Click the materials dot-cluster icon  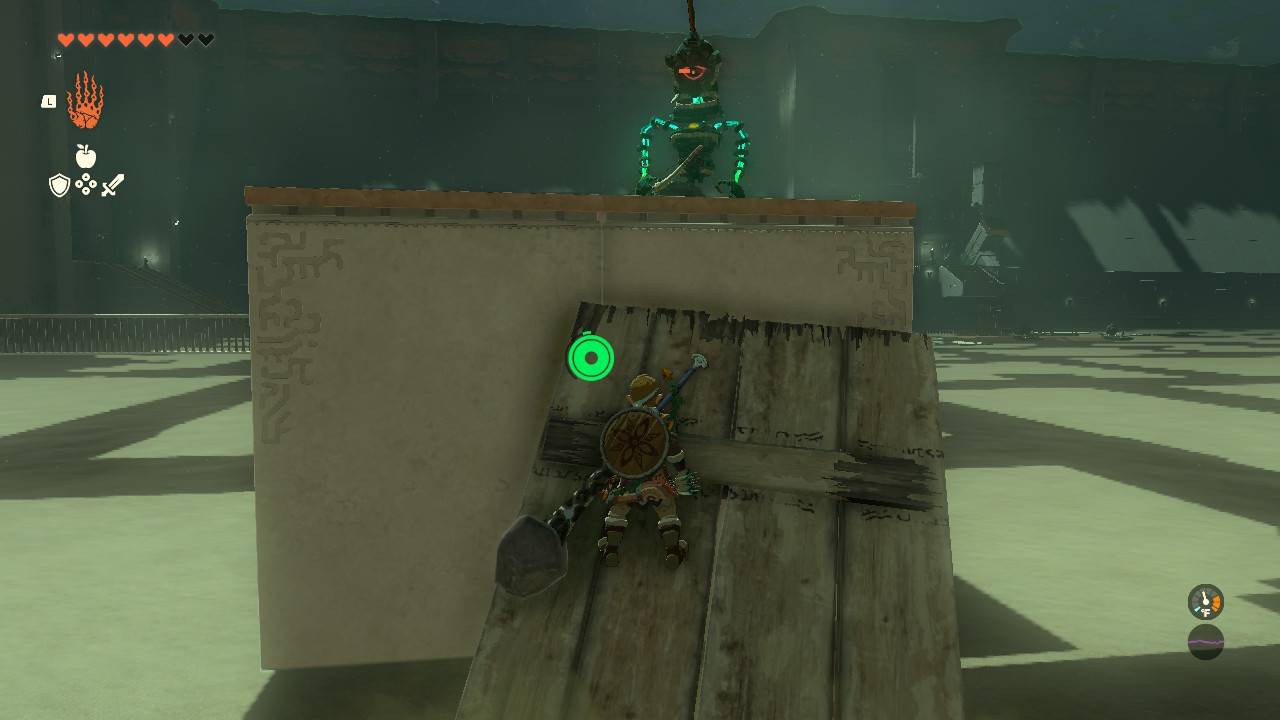tap(87, 183)
